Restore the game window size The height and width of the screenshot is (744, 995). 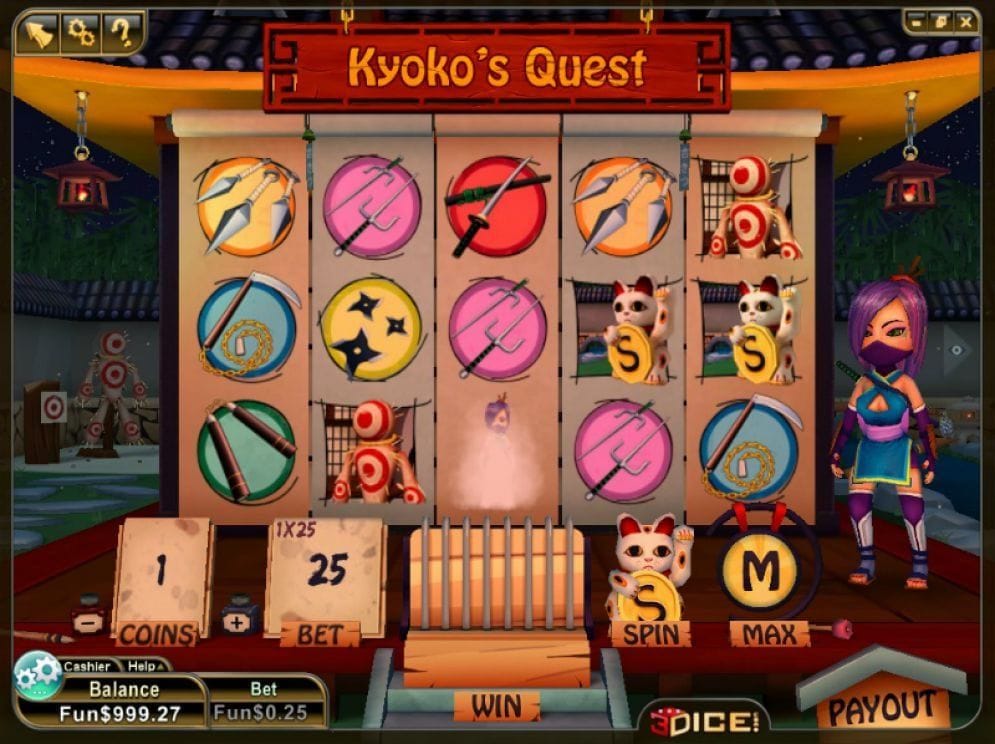point(941,21)
